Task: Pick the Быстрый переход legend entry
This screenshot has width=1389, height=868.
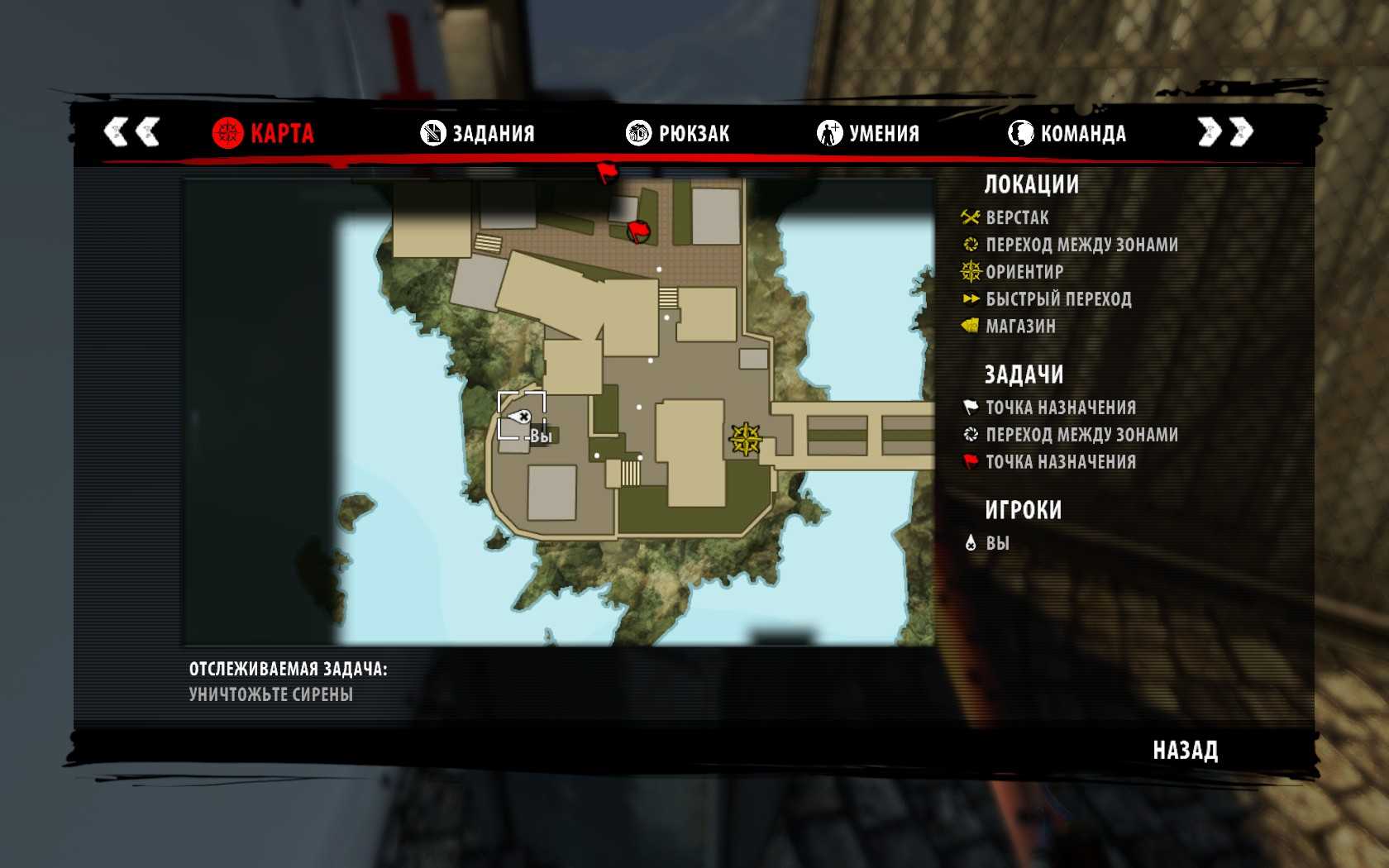Action: [x=1057, y=299]
